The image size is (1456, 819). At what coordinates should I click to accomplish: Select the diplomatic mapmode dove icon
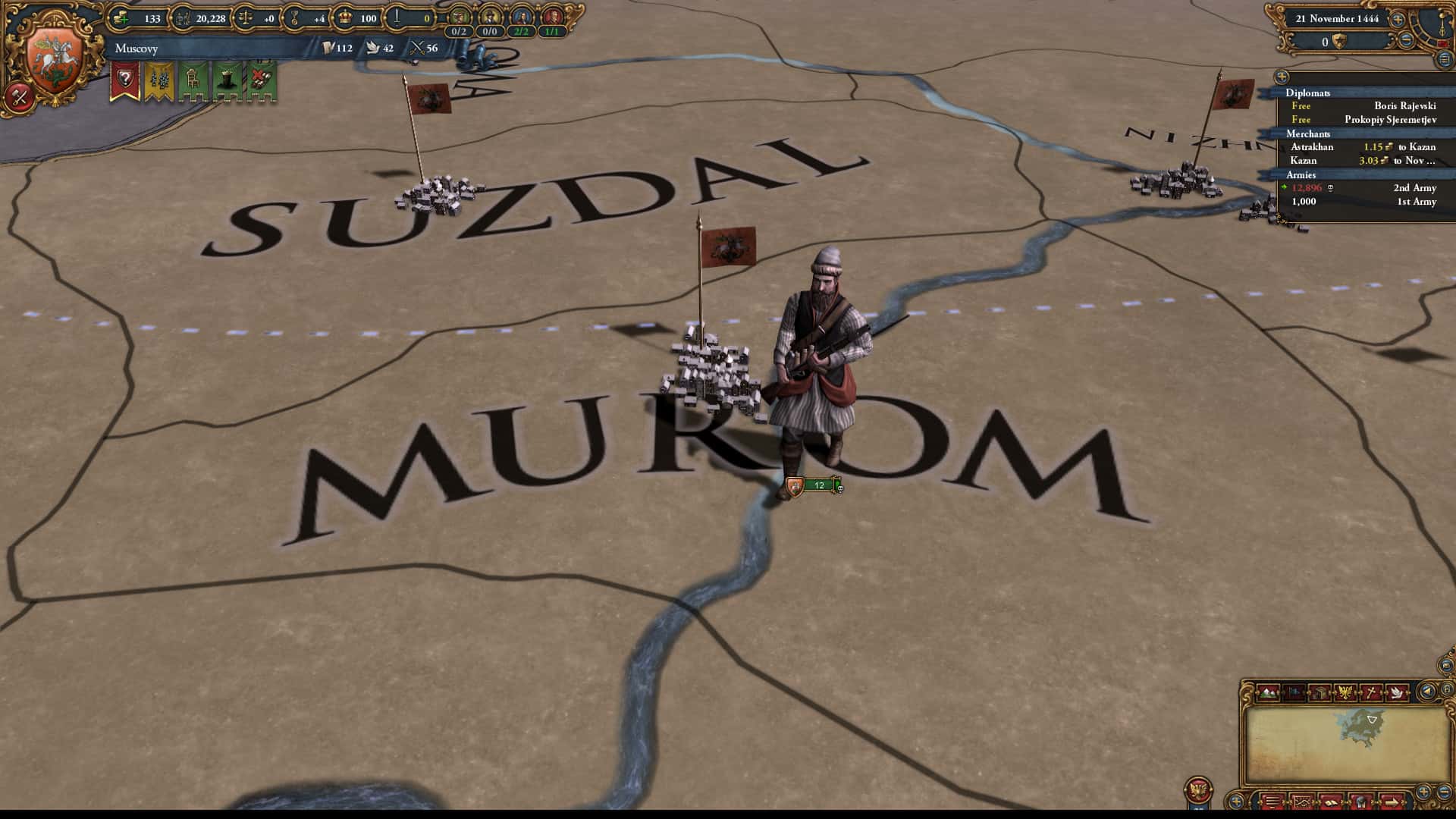pos(1398,692)
